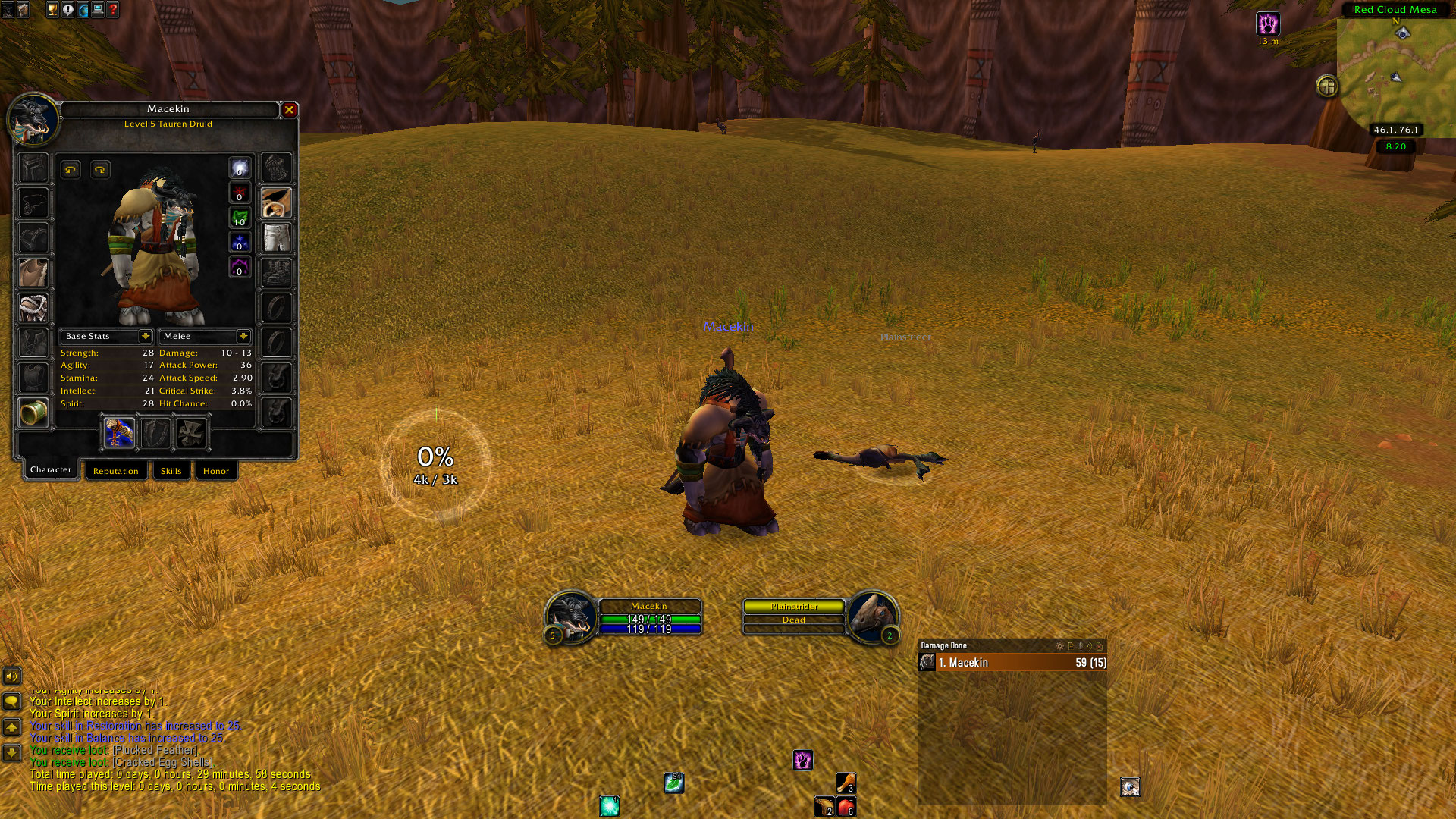Select the Plainstrider target frame
1456x819 pixels.
(x=793, y=613)
